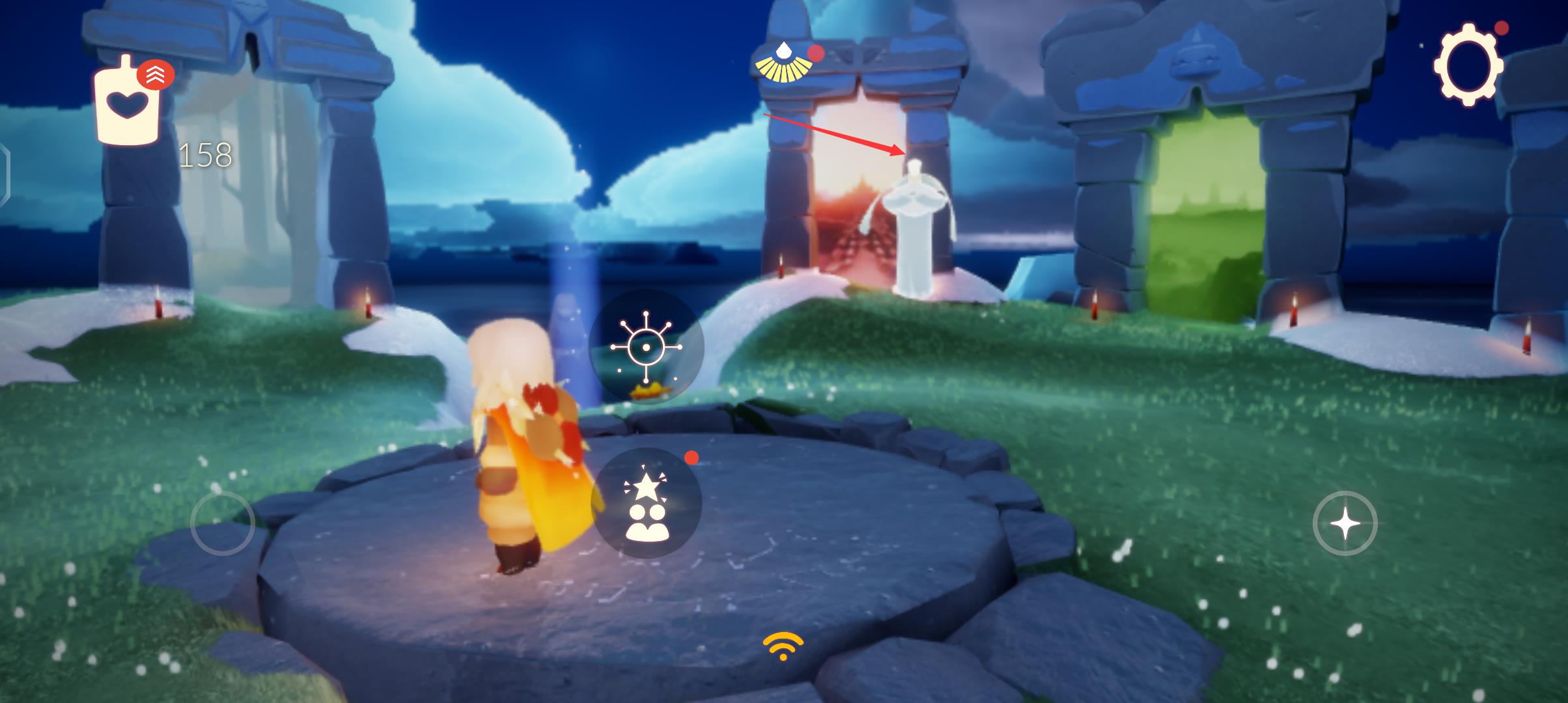1568x703 pixels.
Task: Check the Wi-Fi connection status icon
Action: [x=783, y=646]
